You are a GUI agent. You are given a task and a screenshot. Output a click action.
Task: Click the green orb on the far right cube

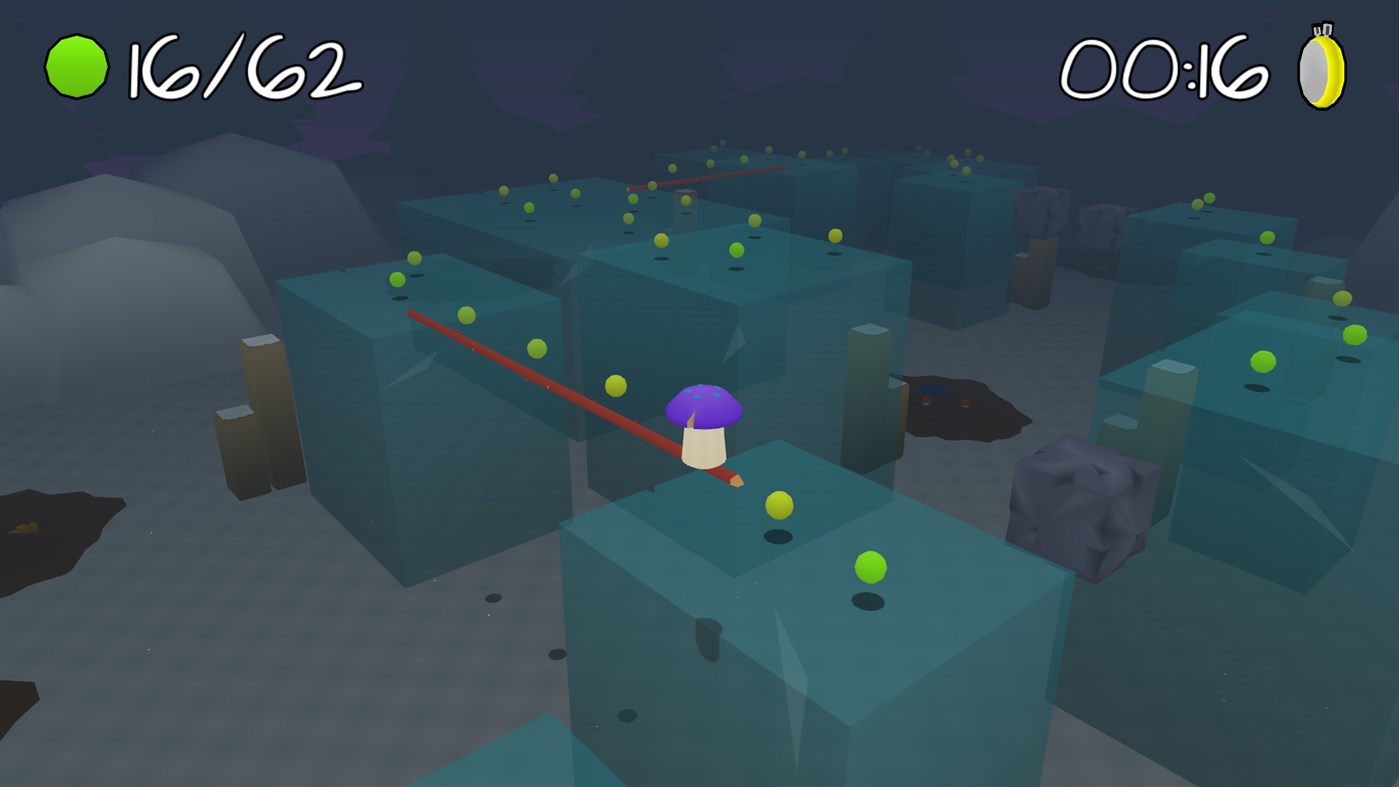click(x=1263, y=361)
